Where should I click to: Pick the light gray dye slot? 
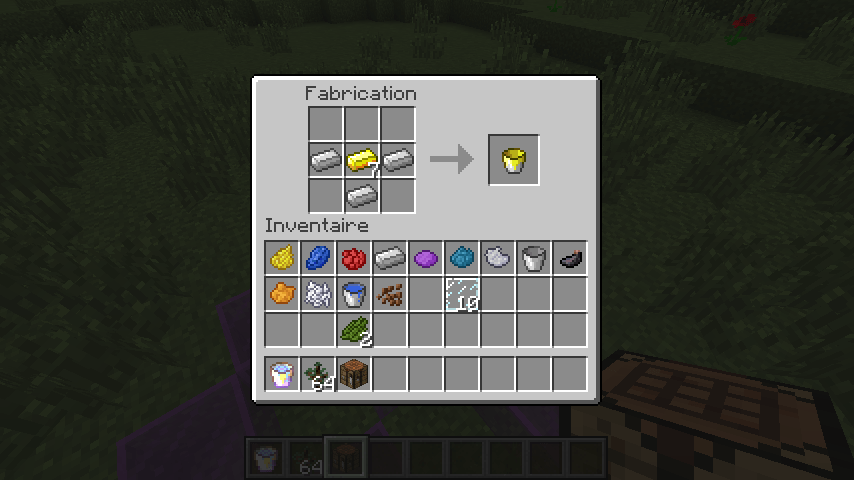click(x=498, y=259)
